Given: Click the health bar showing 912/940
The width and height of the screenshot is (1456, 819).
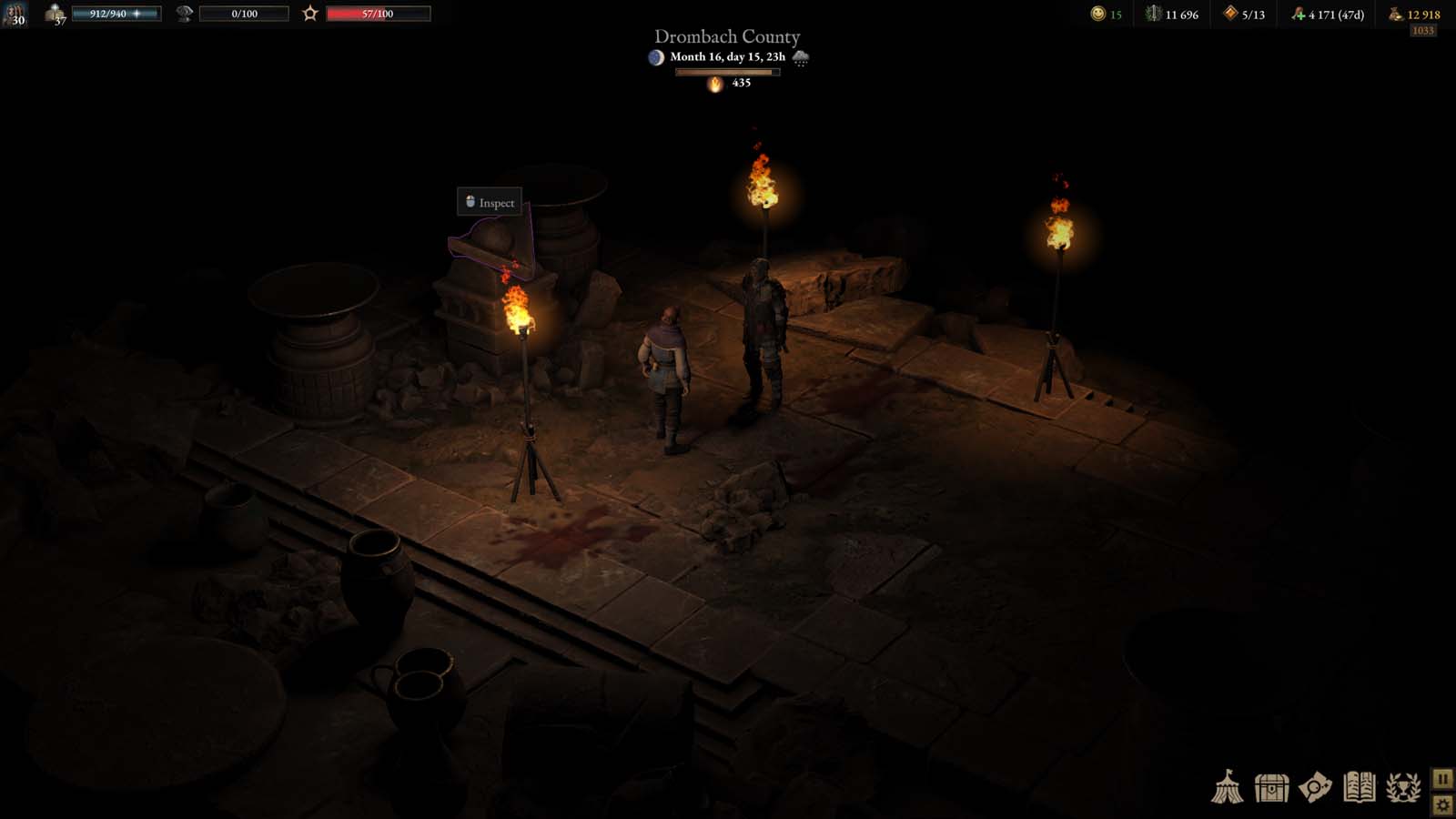Looking at the screenshot, I should 118,13.
